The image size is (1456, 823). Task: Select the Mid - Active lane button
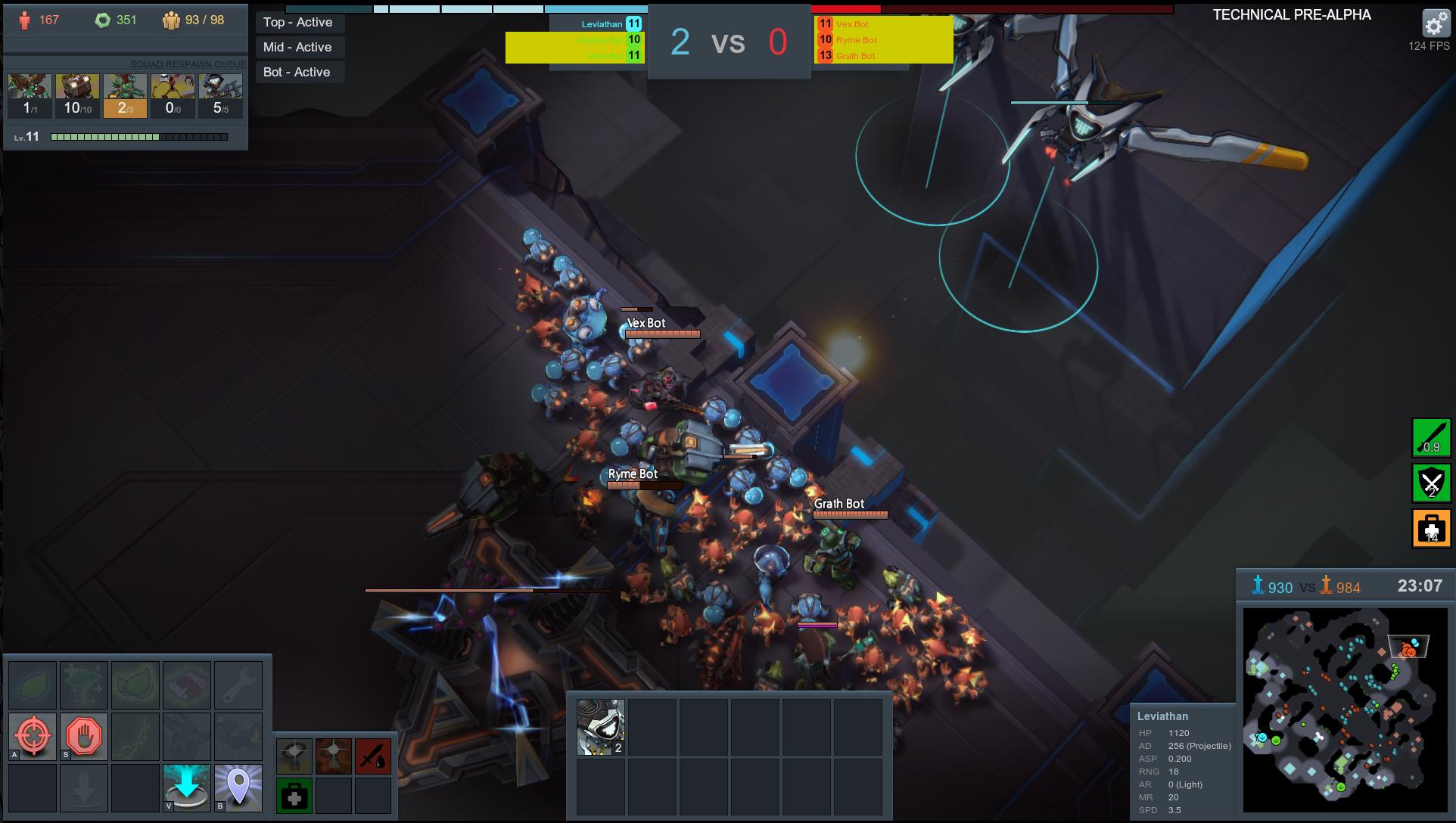[298, 48]
